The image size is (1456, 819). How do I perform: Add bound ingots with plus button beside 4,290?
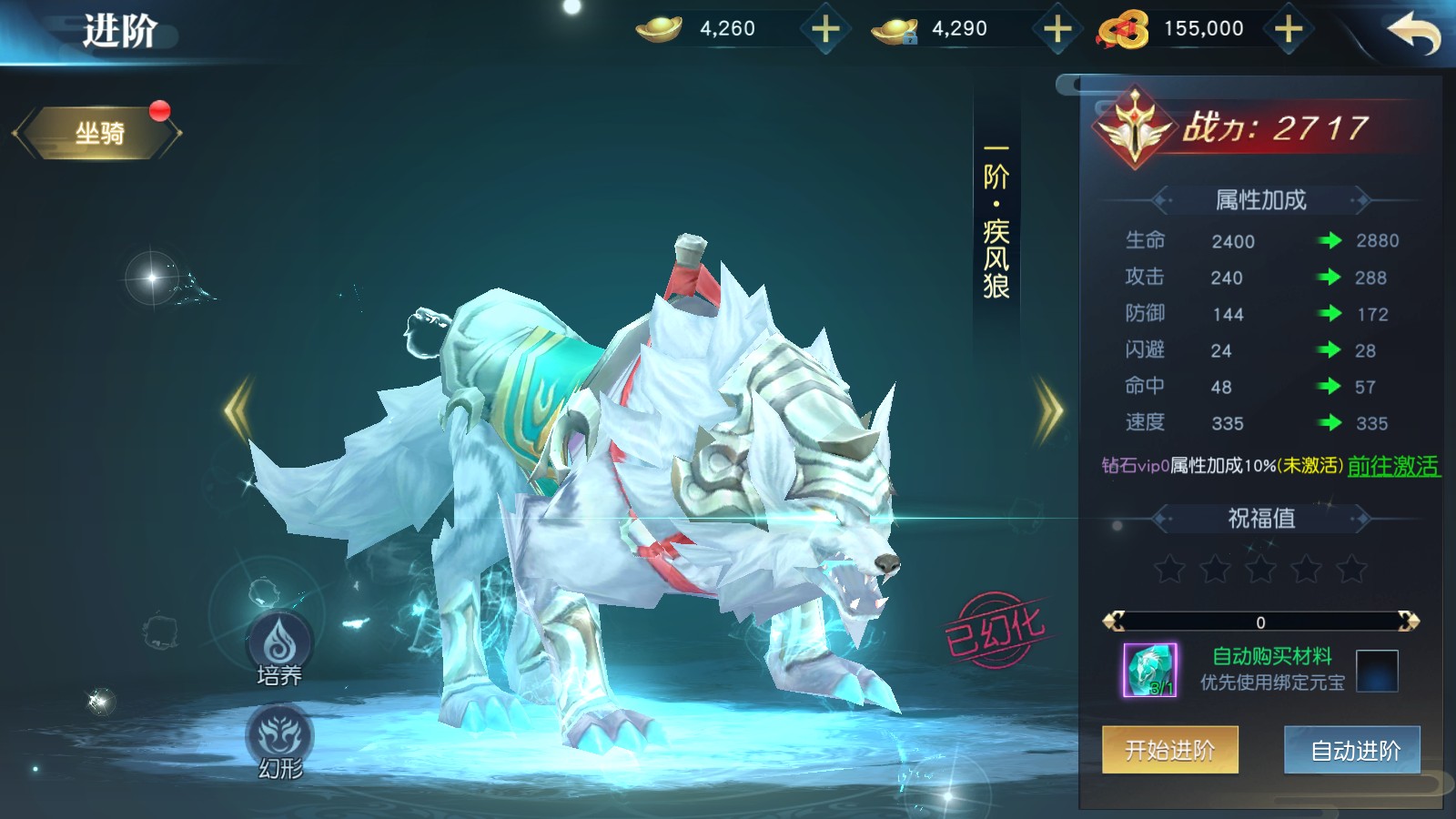1057,29
